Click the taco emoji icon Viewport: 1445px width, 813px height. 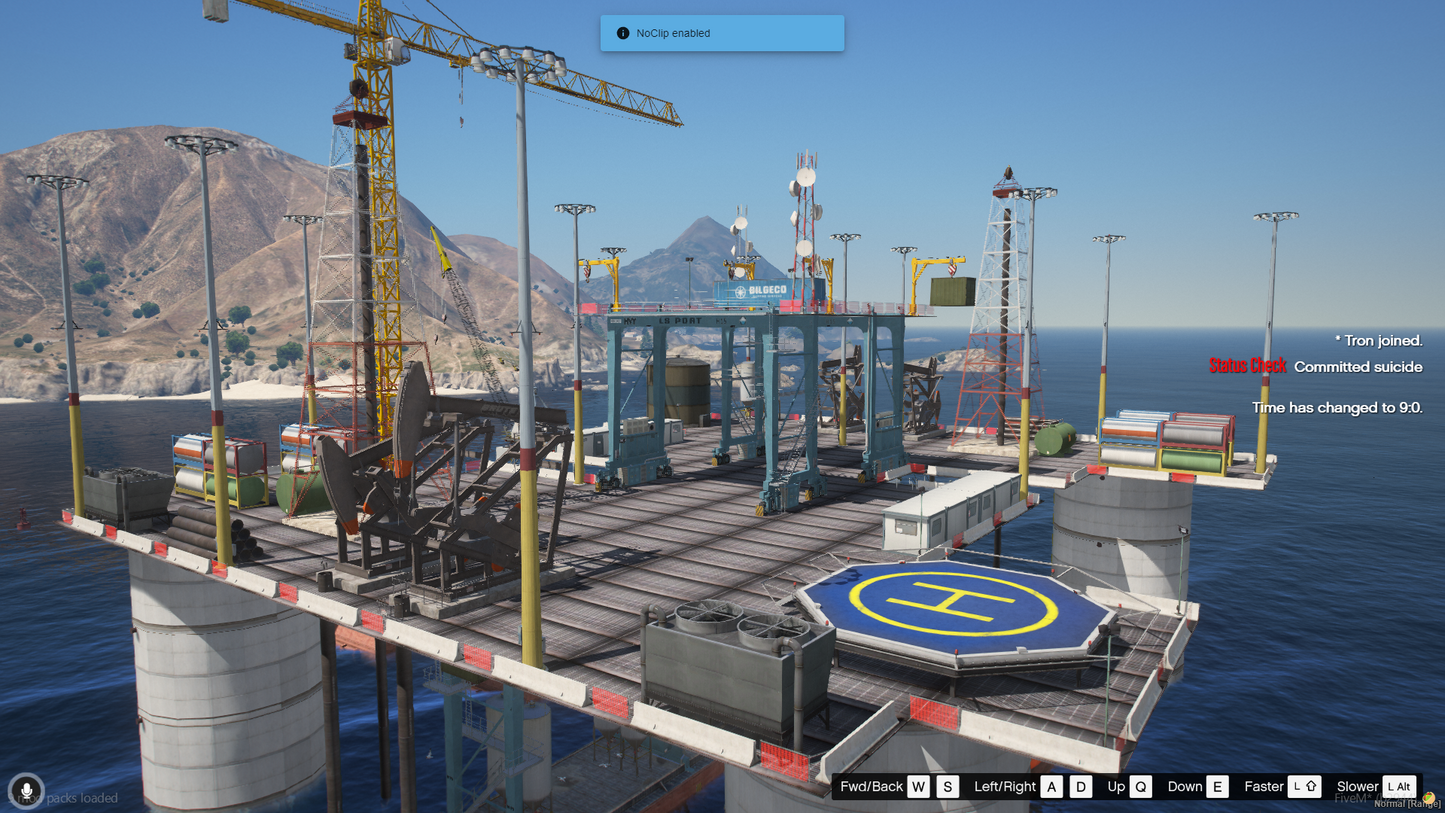[1429, 797]
